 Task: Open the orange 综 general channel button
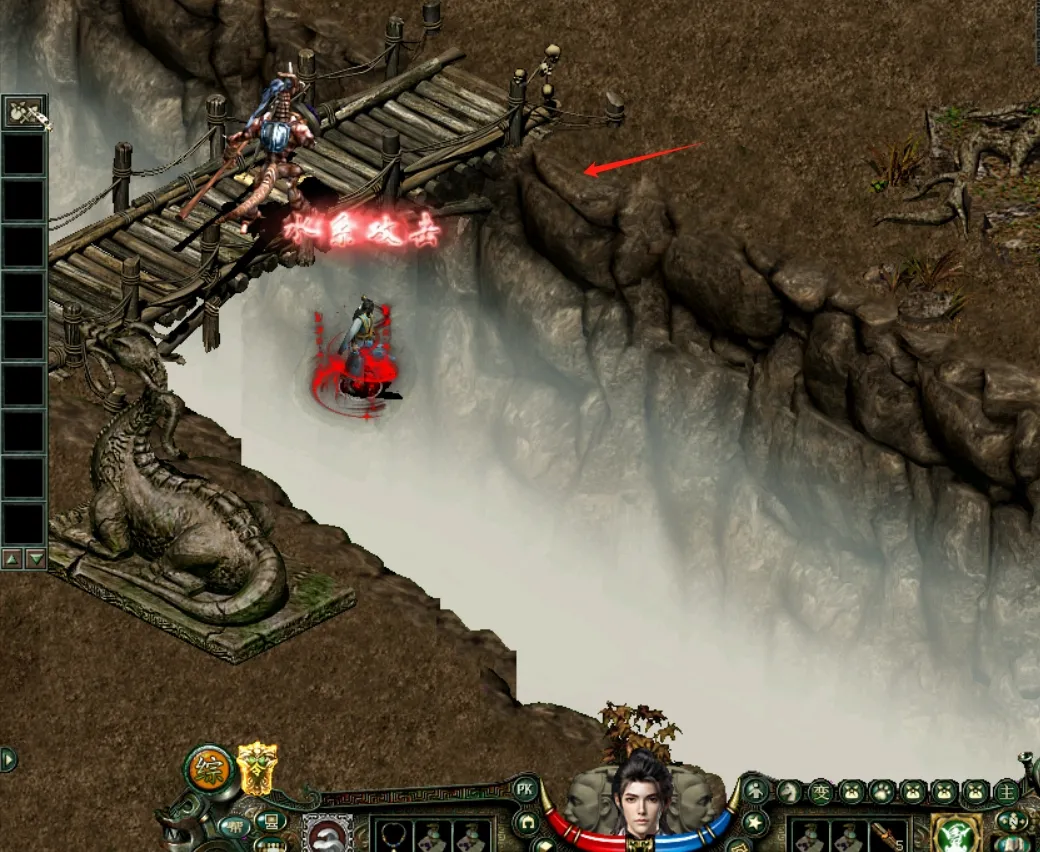[x=211, y=770]
